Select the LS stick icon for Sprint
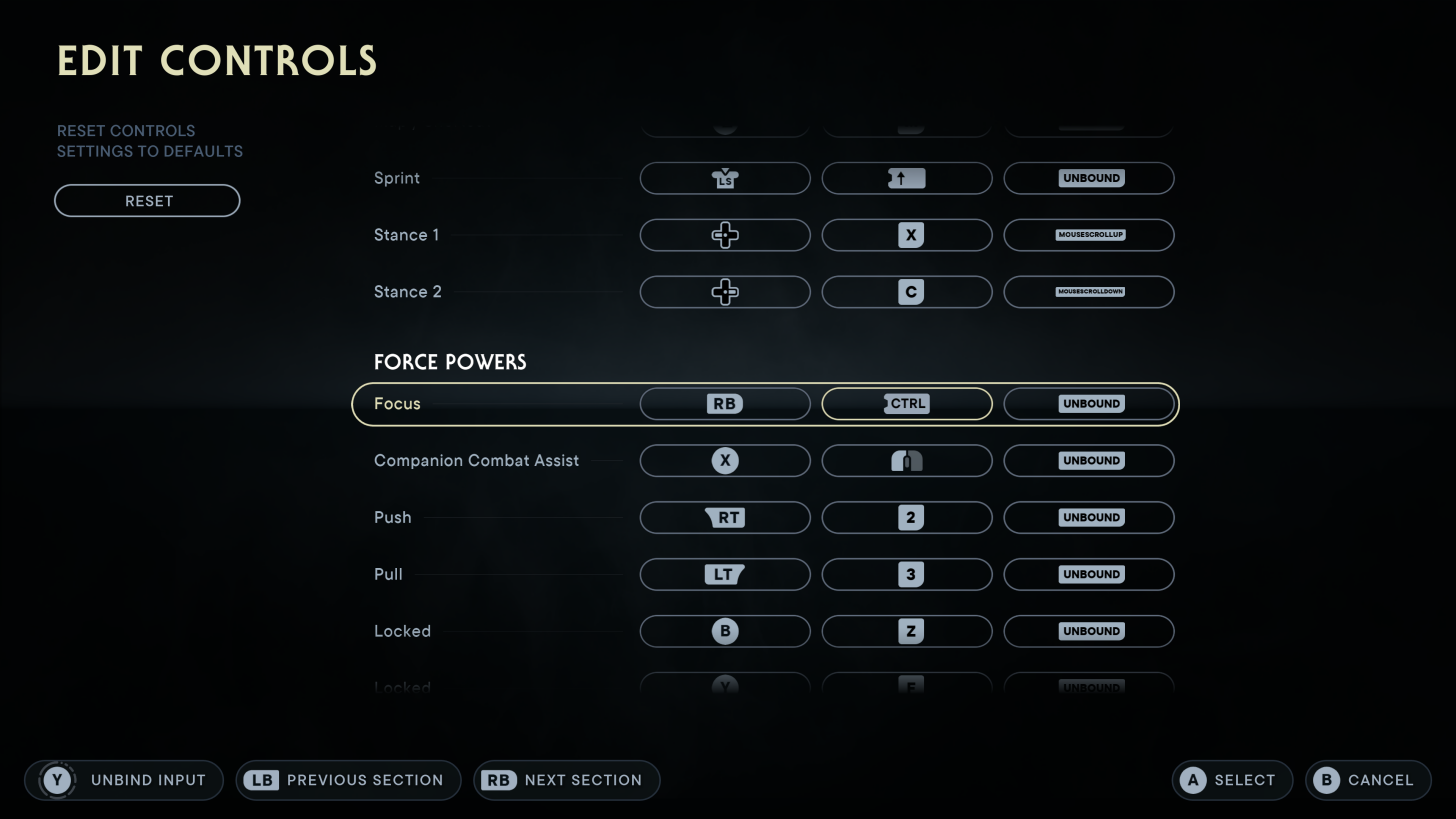Screen dimensions: 1456x819 [x=724, y=178]
